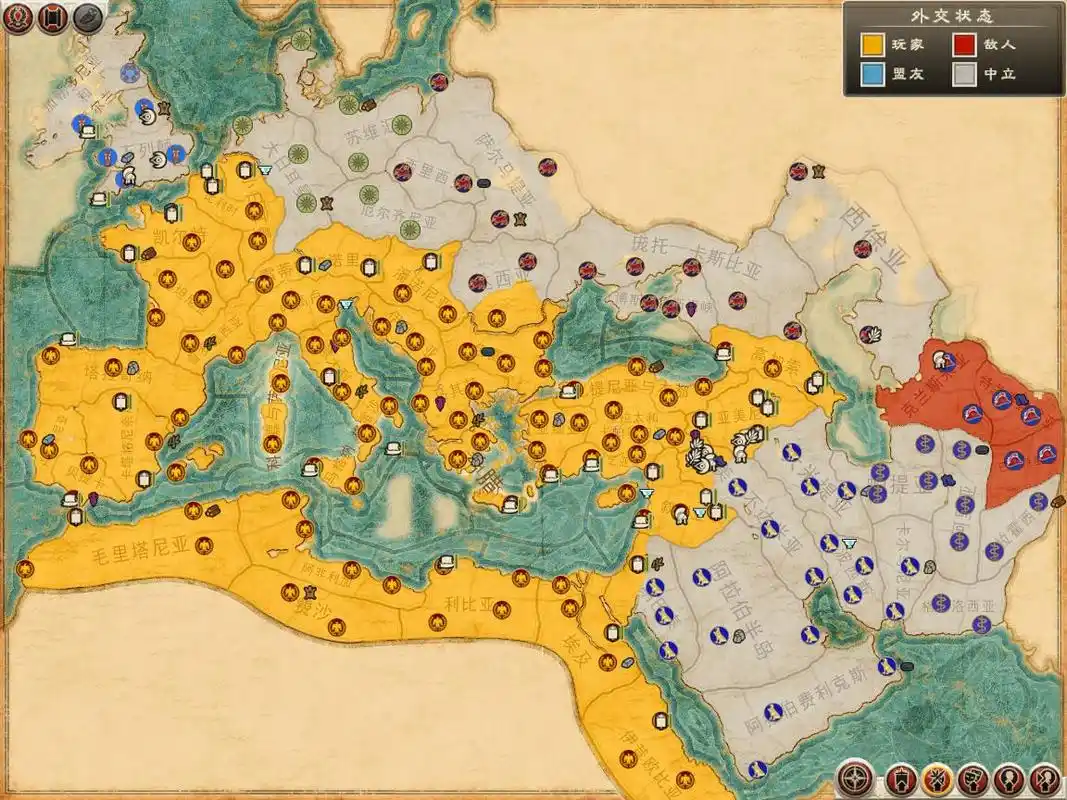Select the head-with-flag map filter
Image resolution: width=1067 pixels, height=800 pixels.
(x=1044, y=778)
